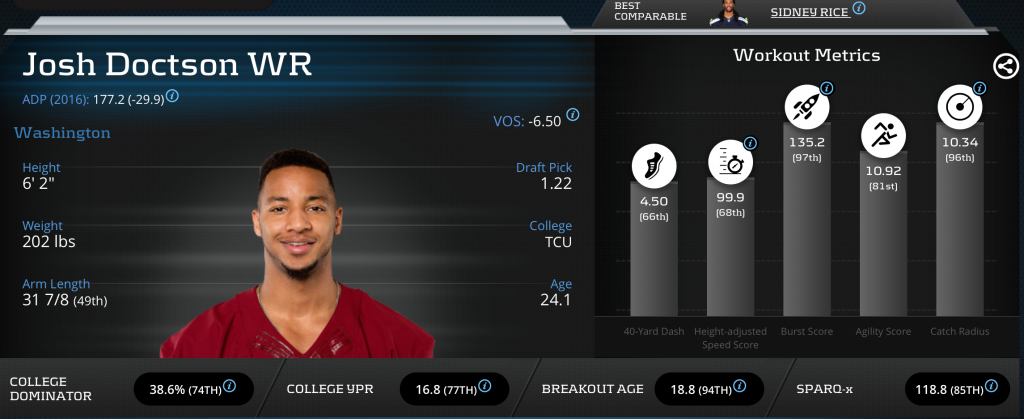The height and width of the screenshot is (419, 1024).
Task: Open info icon beside College Dominator 38.6%
Action: pyautogui.click(x=230, y=386)
